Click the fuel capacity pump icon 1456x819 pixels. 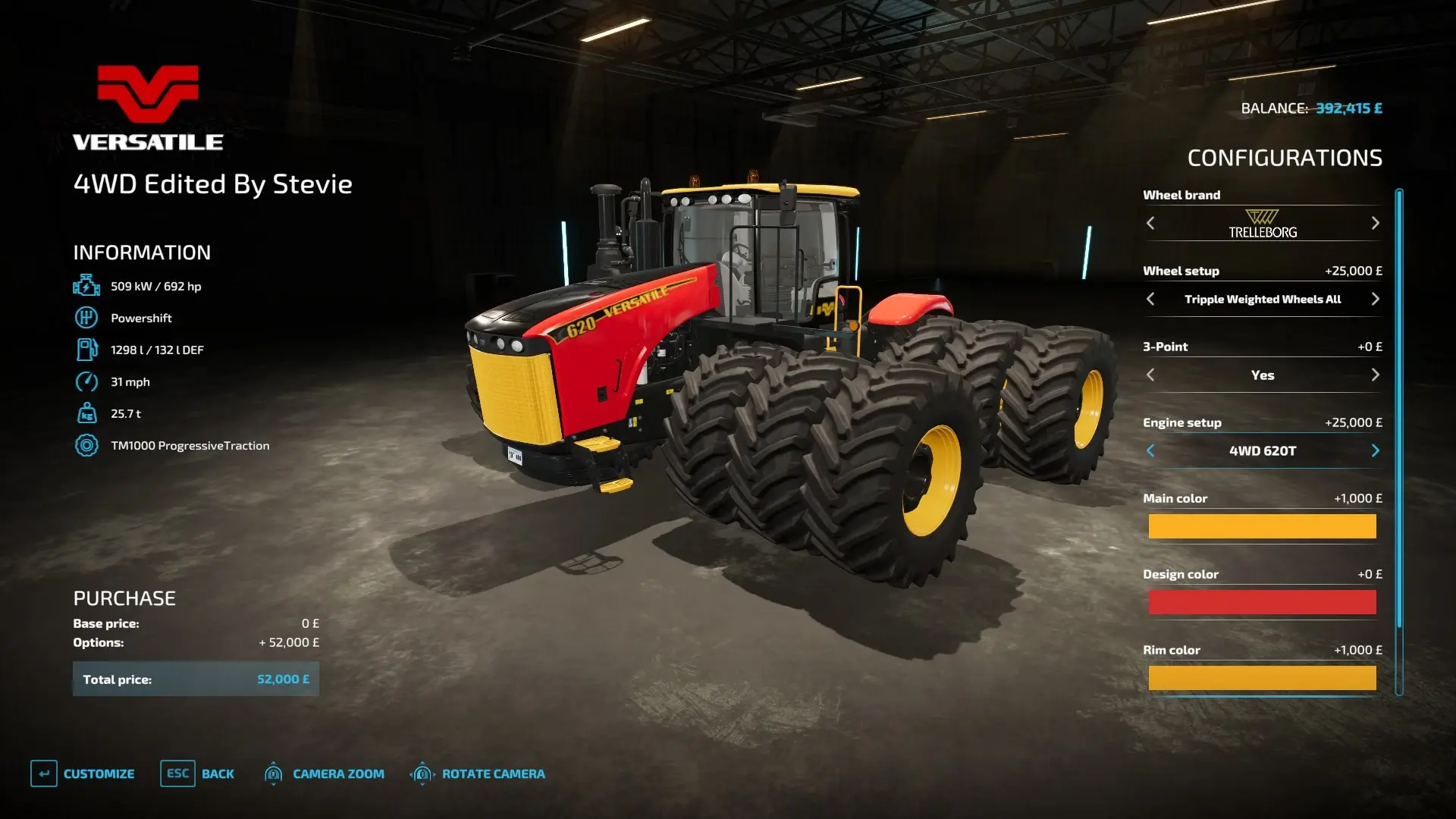point(86,349)
